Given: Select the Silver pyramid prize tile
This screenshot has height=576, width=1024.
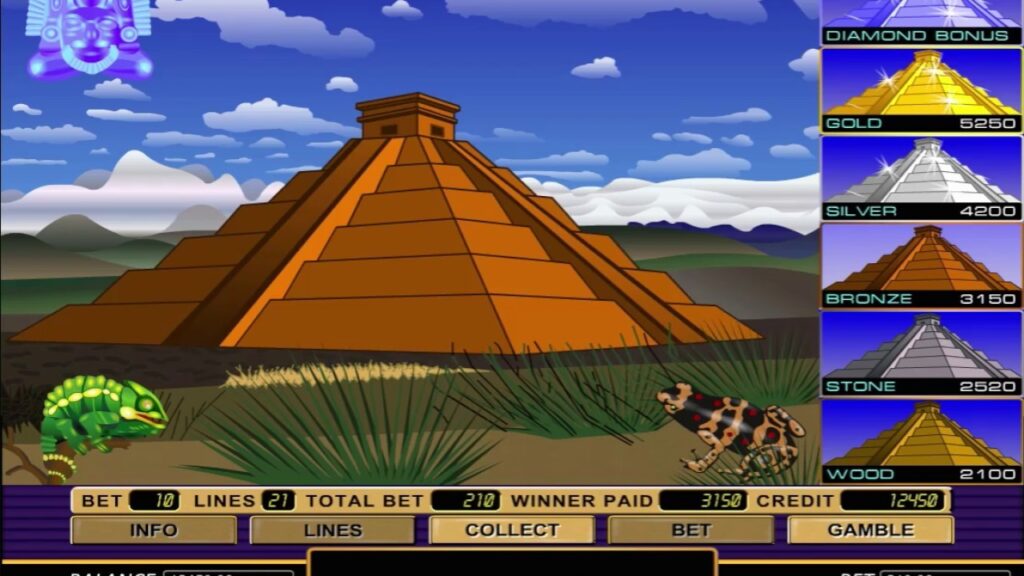Looking at the screenshot, I should [x=921, y=178].
